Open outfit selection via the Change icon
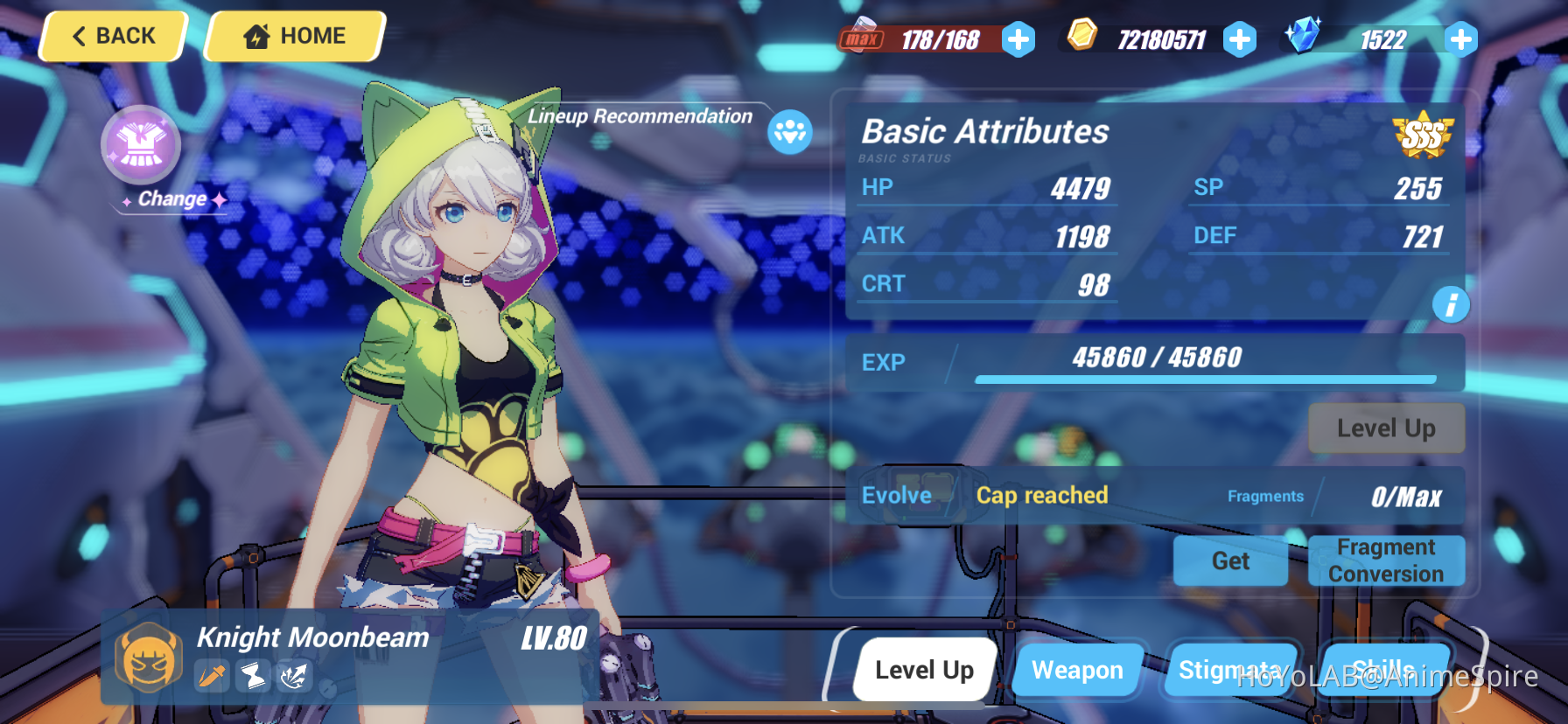This screenshot has height=724, width=1568. tap(142, 145)
